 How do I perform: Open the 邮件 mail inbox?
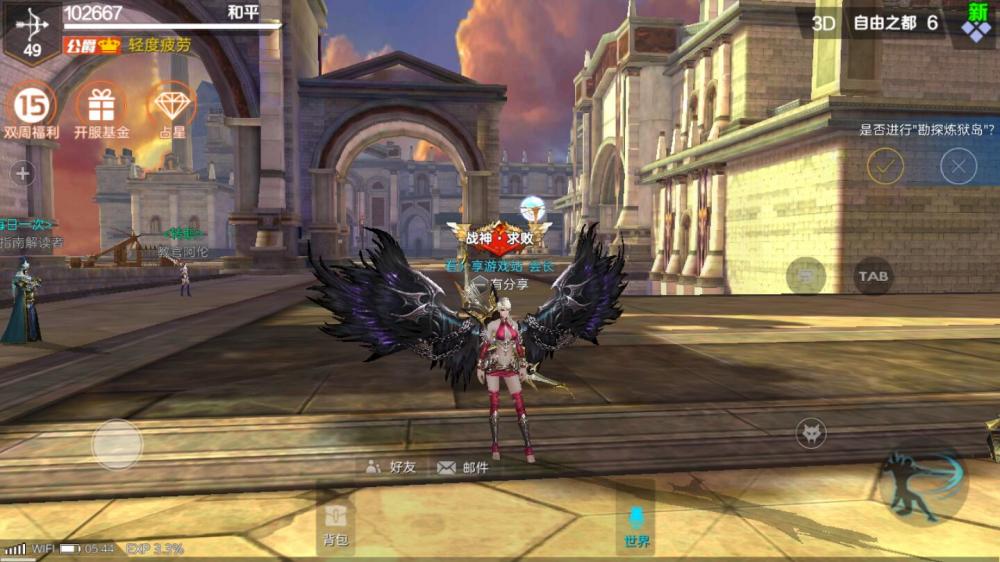(463, 467)
